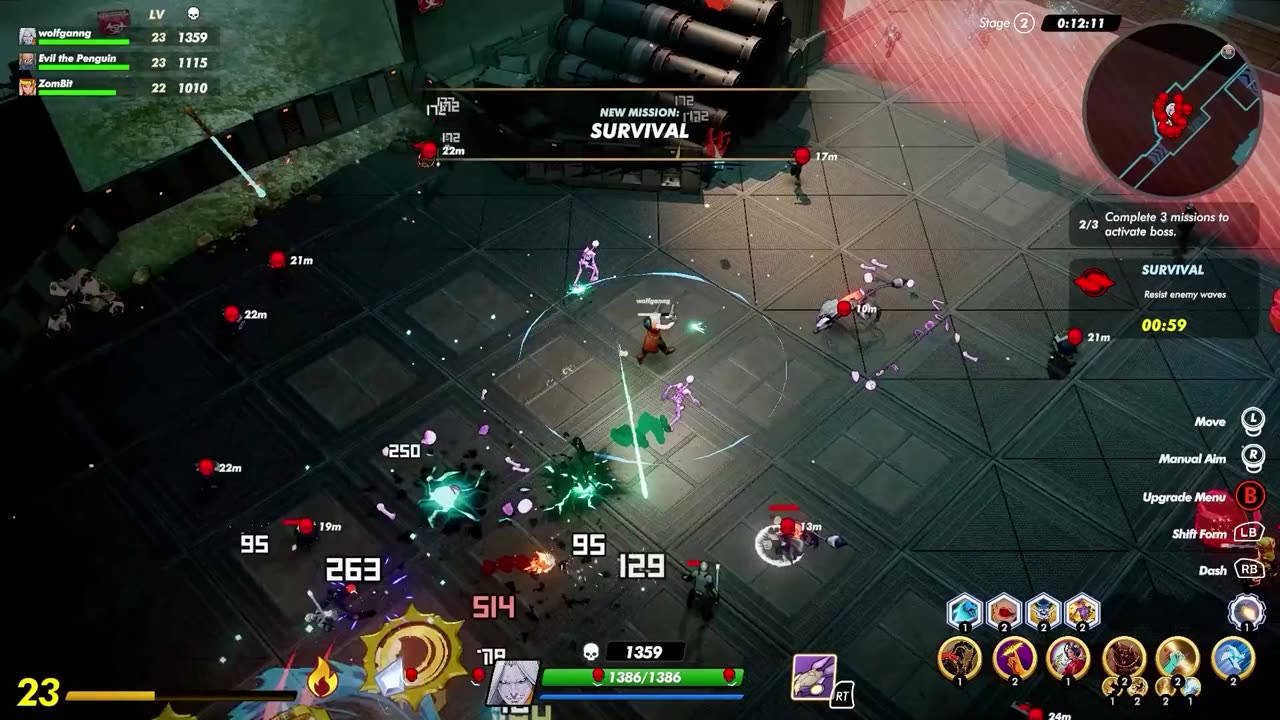This screenshot has width=1280, height=720.
Task: Select the dark red wolf ability icon
Action: (x=1123, y=658)
